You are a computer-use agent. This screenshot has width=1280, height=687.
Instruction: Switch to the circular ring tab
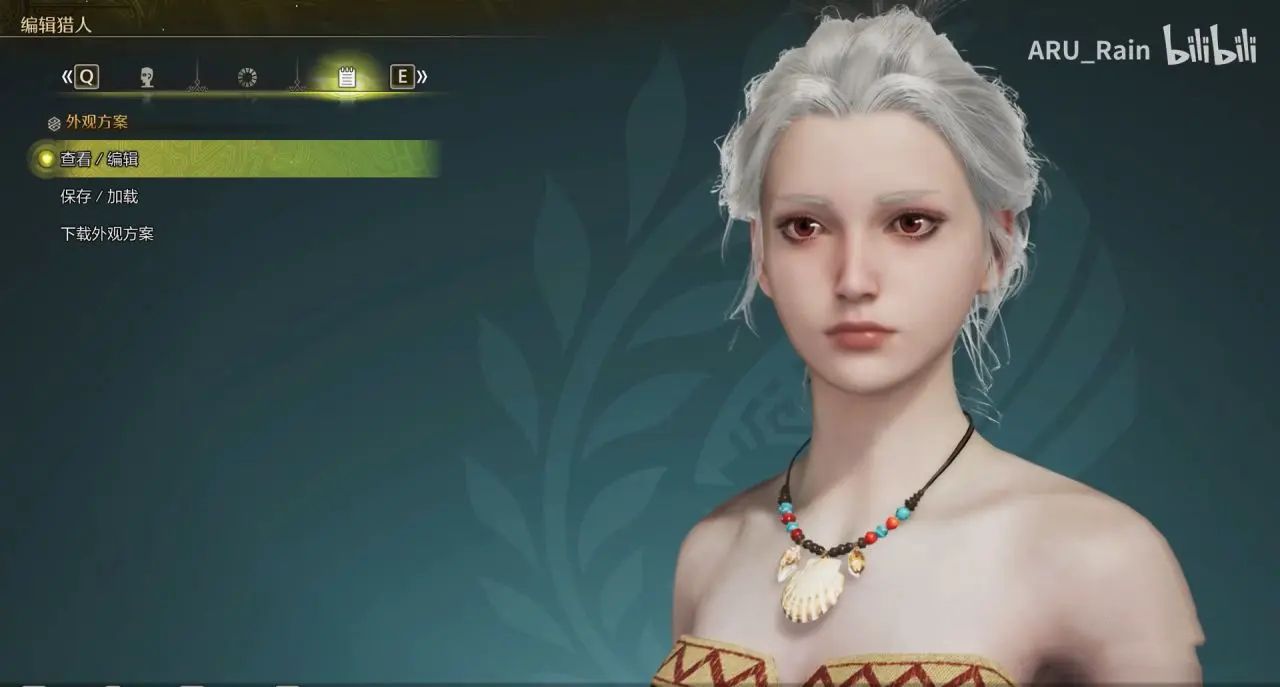coord(247,77)
